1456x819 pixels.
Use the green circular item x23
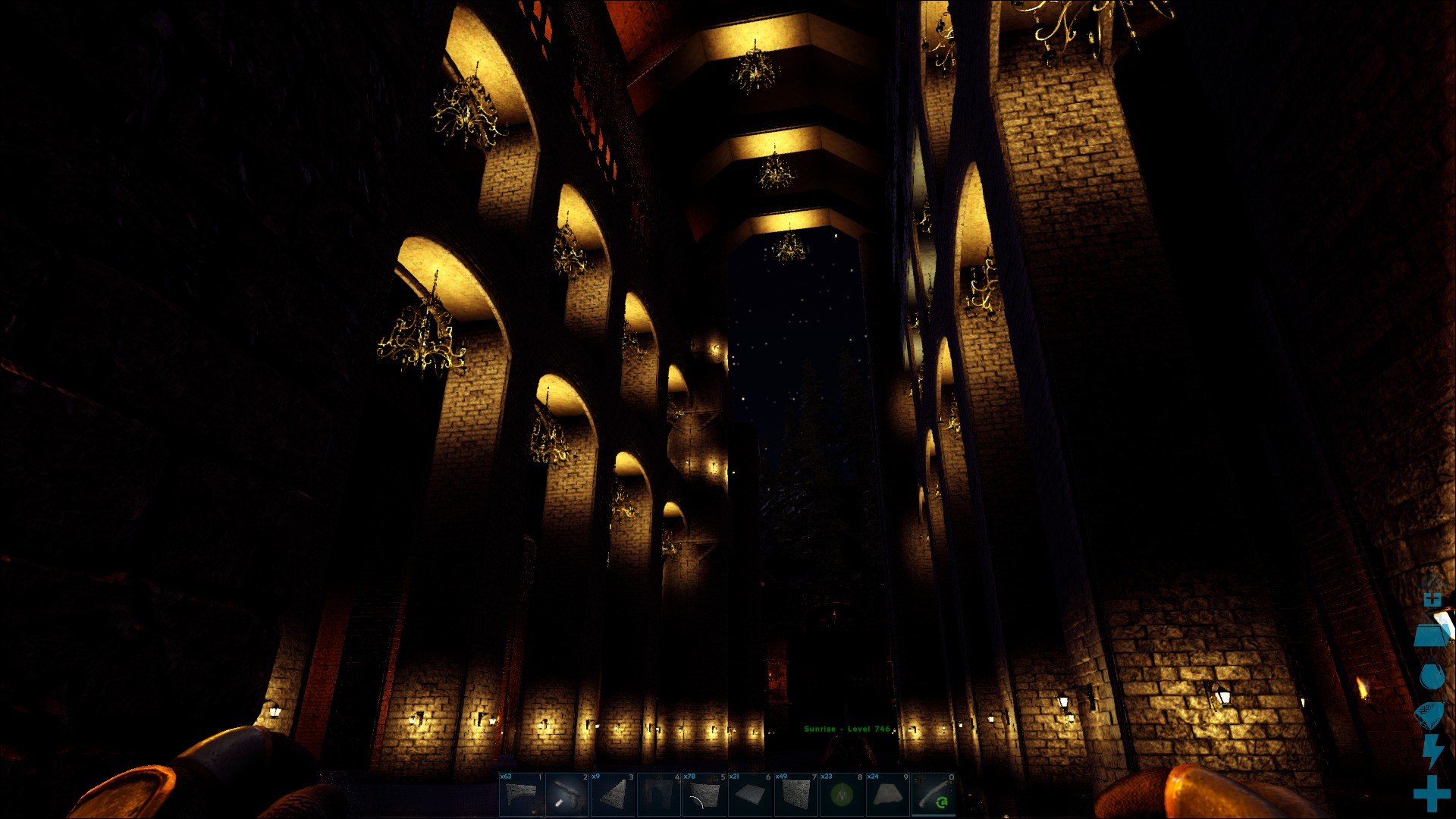842,795
